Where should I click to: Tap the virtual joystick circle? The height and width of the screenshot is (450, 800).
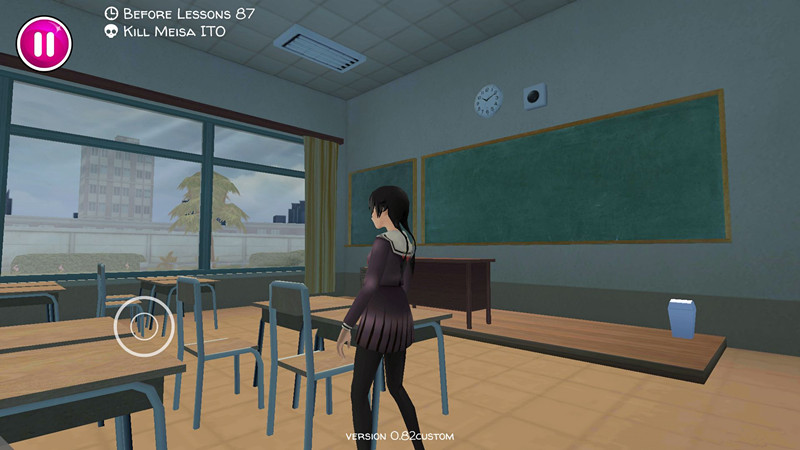click(x=143, y=325)
